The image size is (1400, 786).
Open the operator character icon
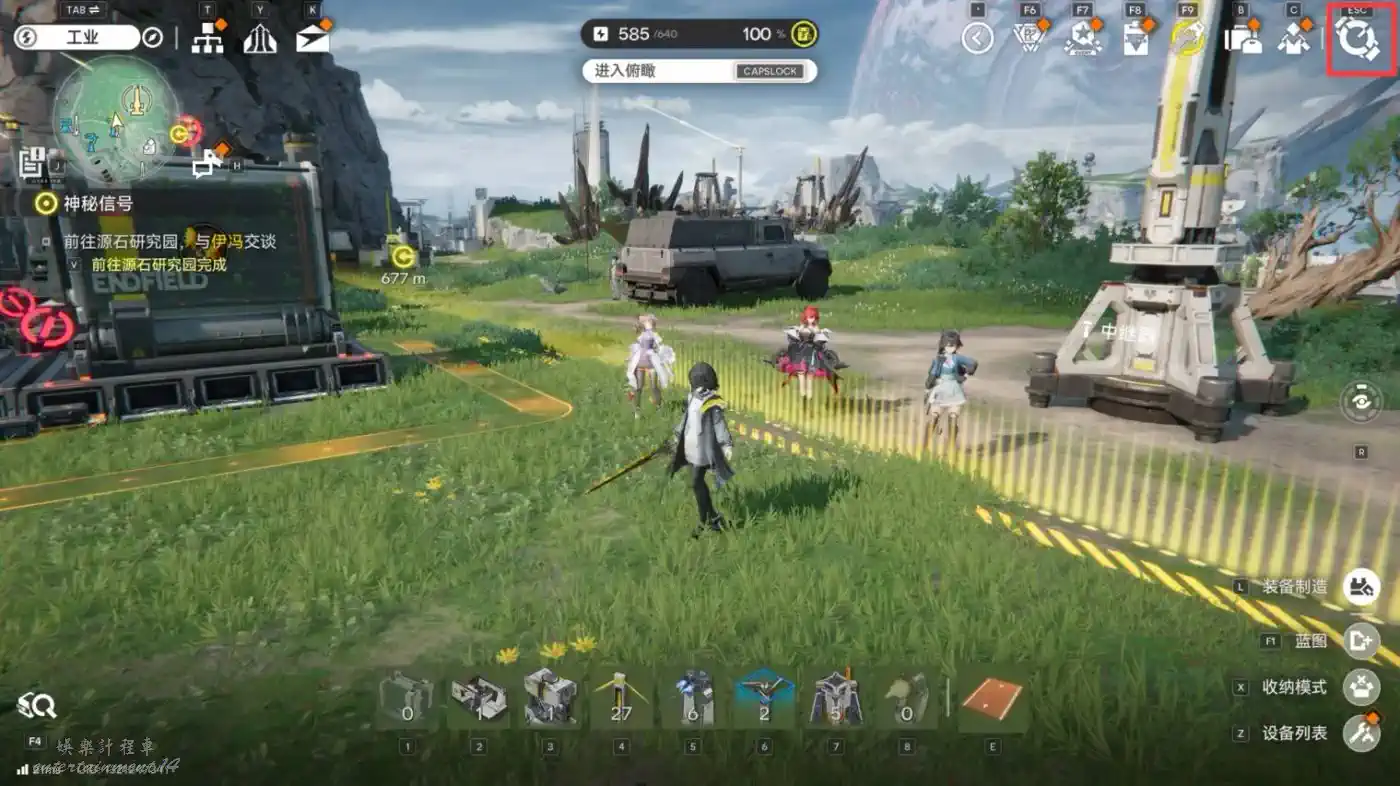[1294, 39]
